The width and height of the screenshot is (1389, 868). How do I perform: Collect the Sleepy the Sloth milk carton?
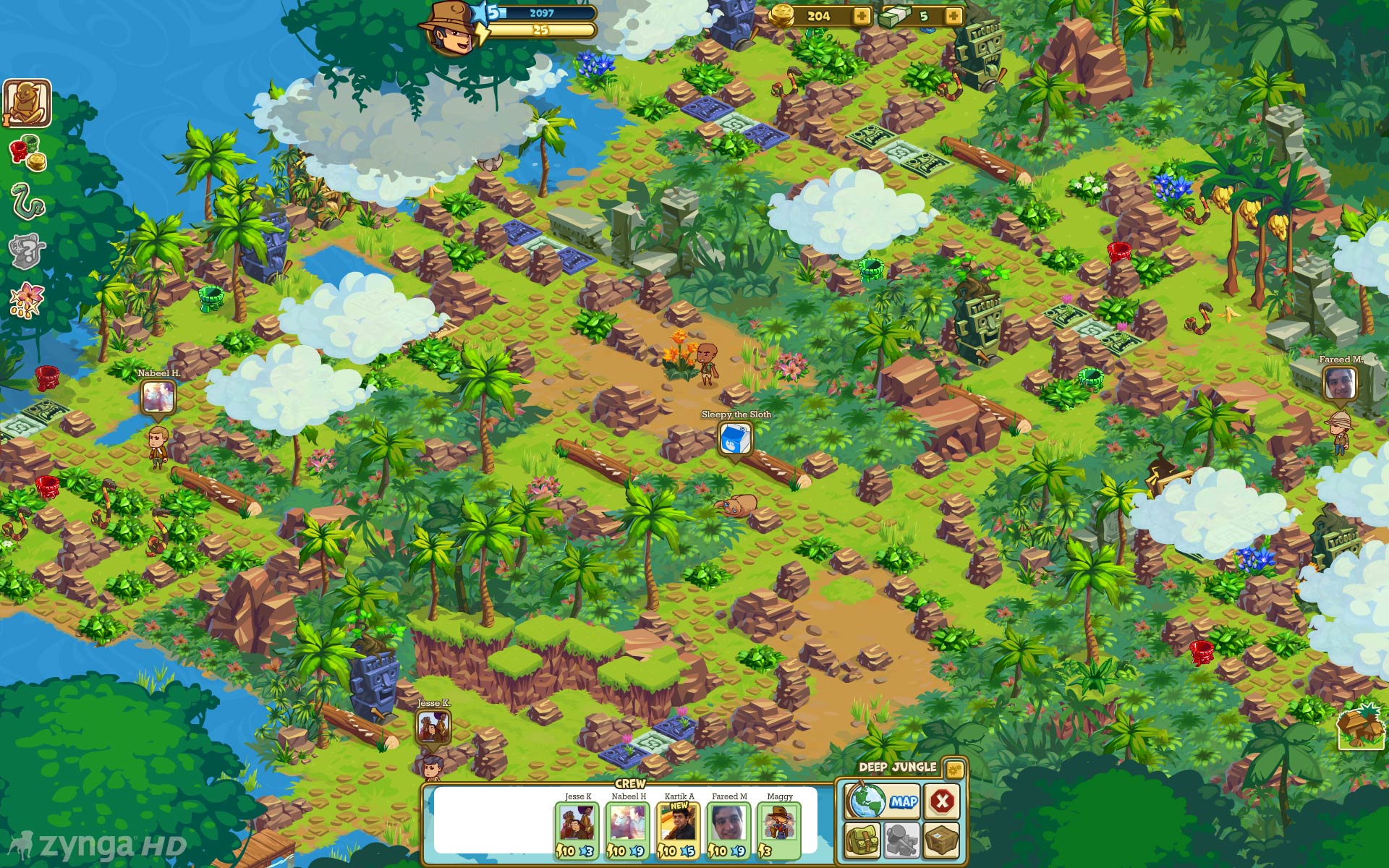(x=735, y=438)
